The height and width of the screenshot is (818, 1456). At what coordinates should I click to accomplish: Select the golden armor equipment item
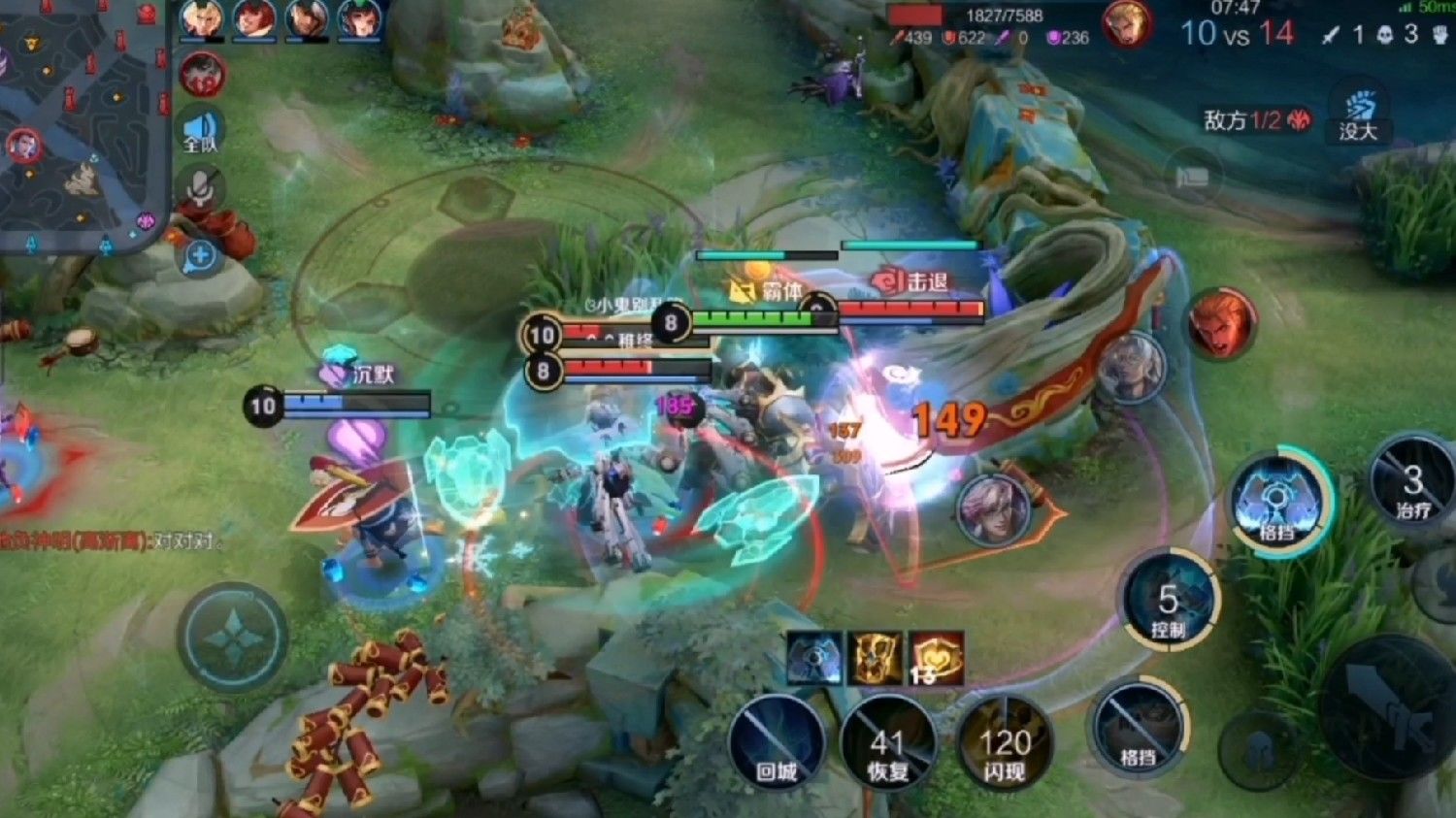(876, 658)
